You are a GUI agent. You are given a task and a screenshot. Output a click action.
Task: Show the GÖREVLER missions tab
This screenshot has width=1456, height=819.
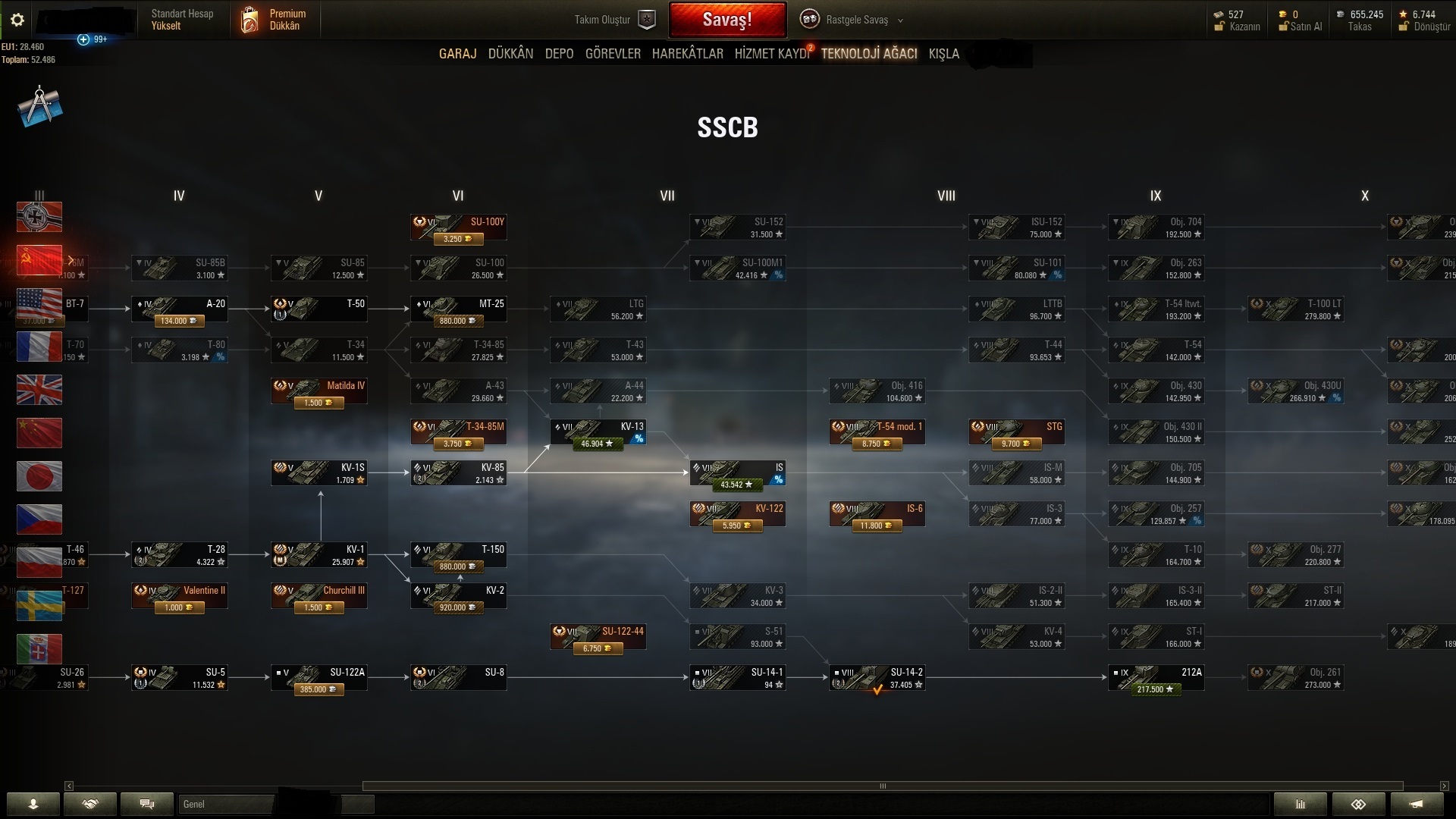coord(613,54)
